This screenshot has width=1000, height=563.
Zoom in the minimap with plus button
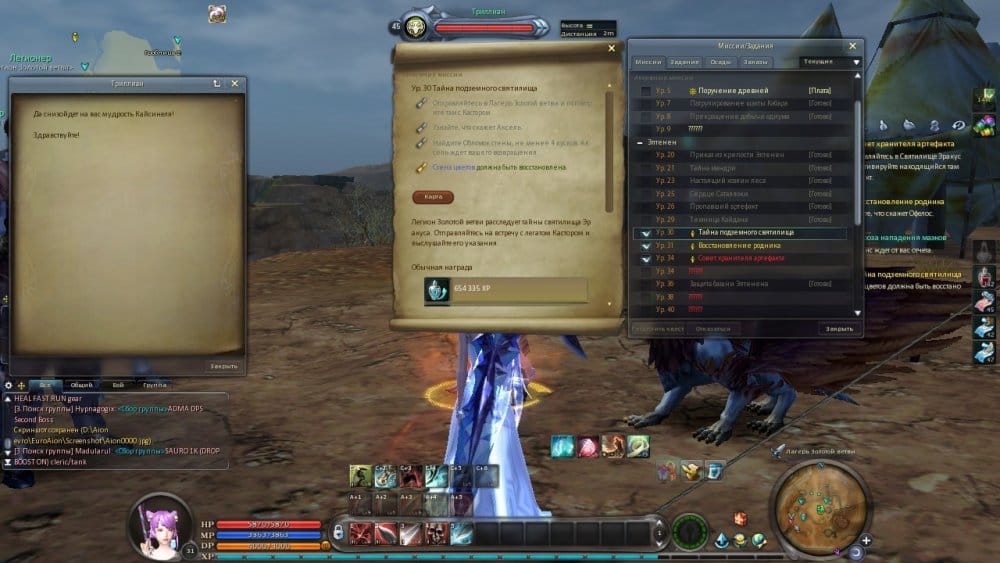tap(865, 540)
